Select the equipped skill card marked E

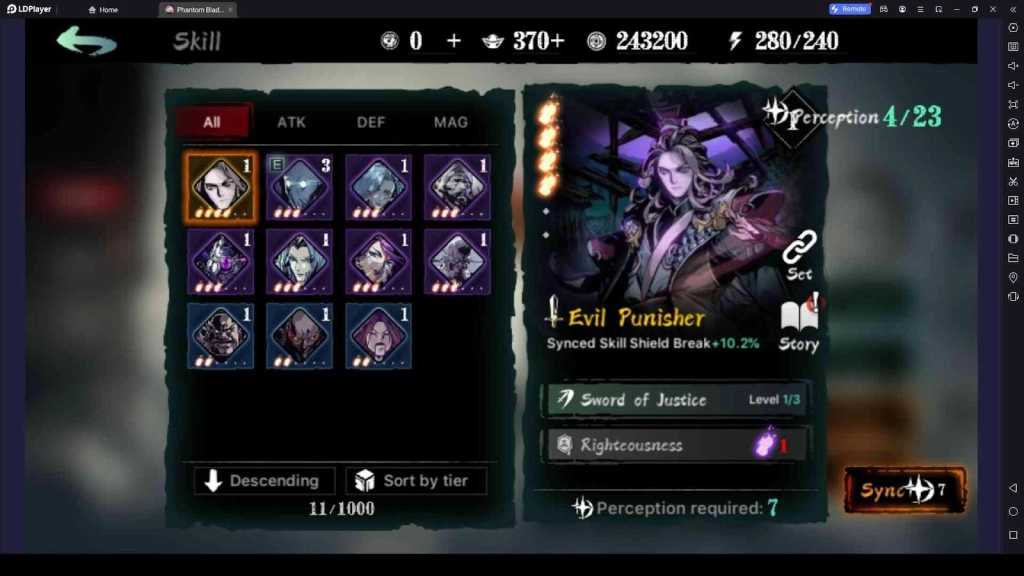pos(299,188)
